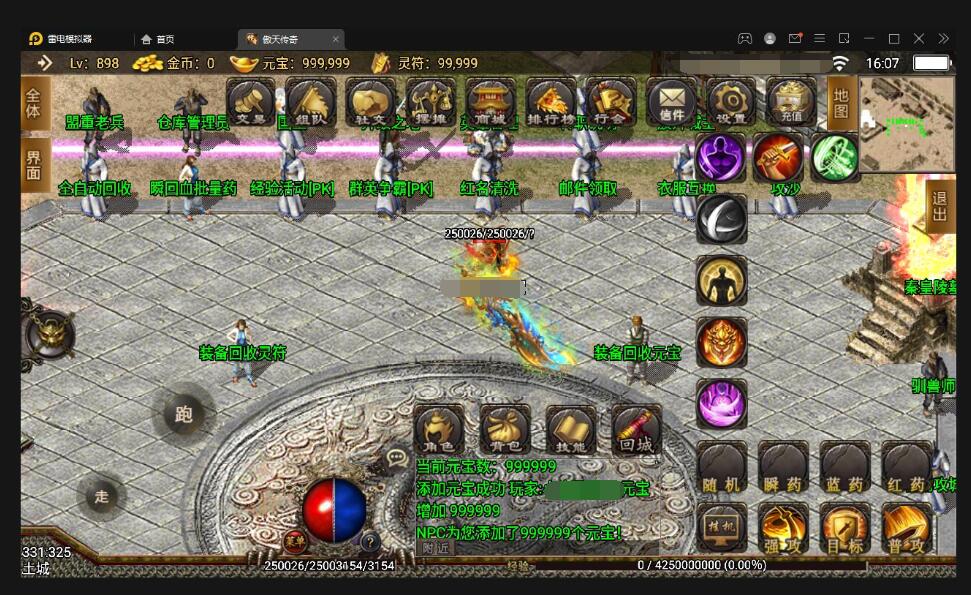971x595 pixels.
Task: Toggle the 挂机 auto-battle button
Action: pos(721,528)
